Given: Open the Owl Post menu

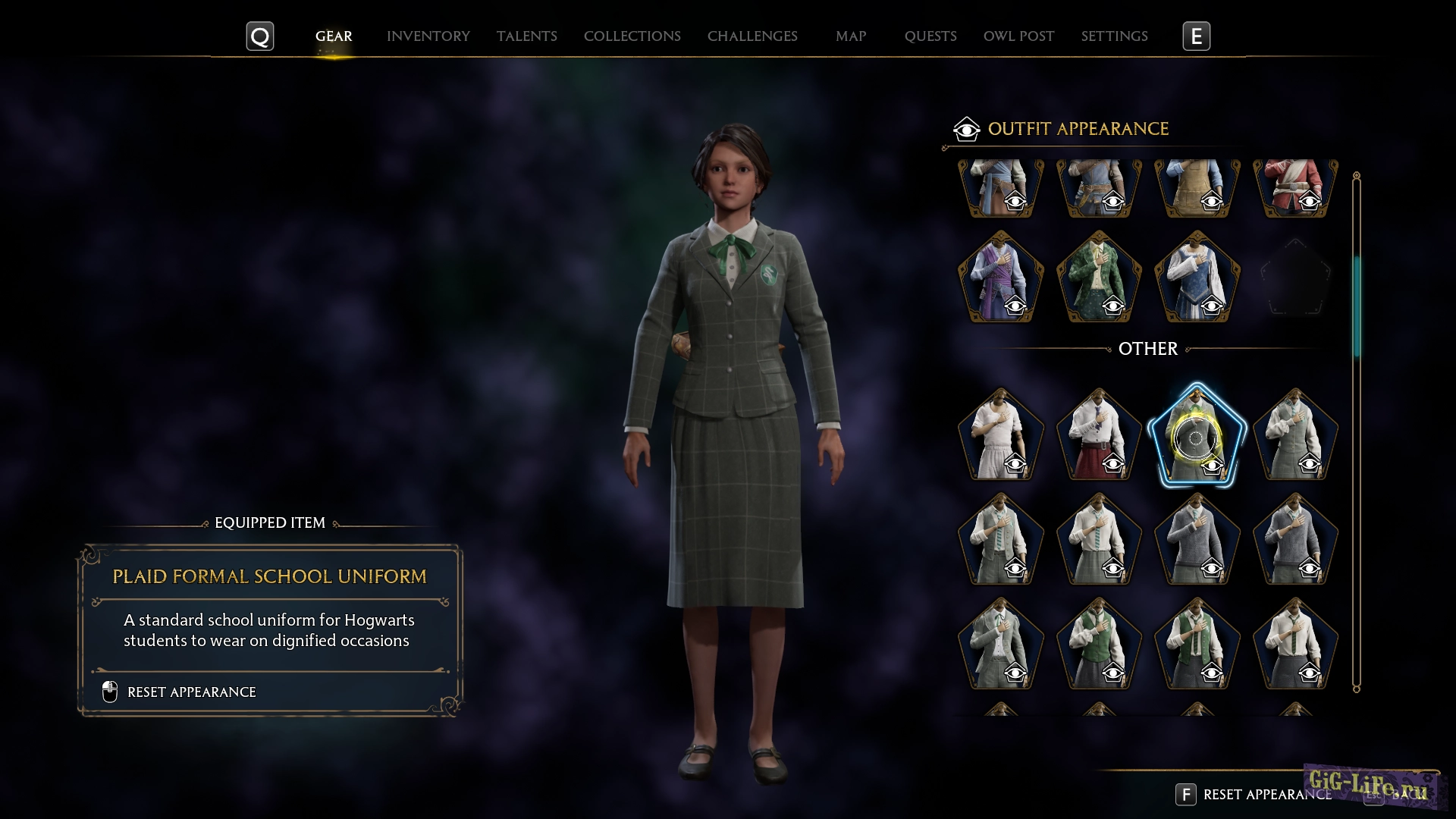Looking at the screenshot, I should point(1018,36).
